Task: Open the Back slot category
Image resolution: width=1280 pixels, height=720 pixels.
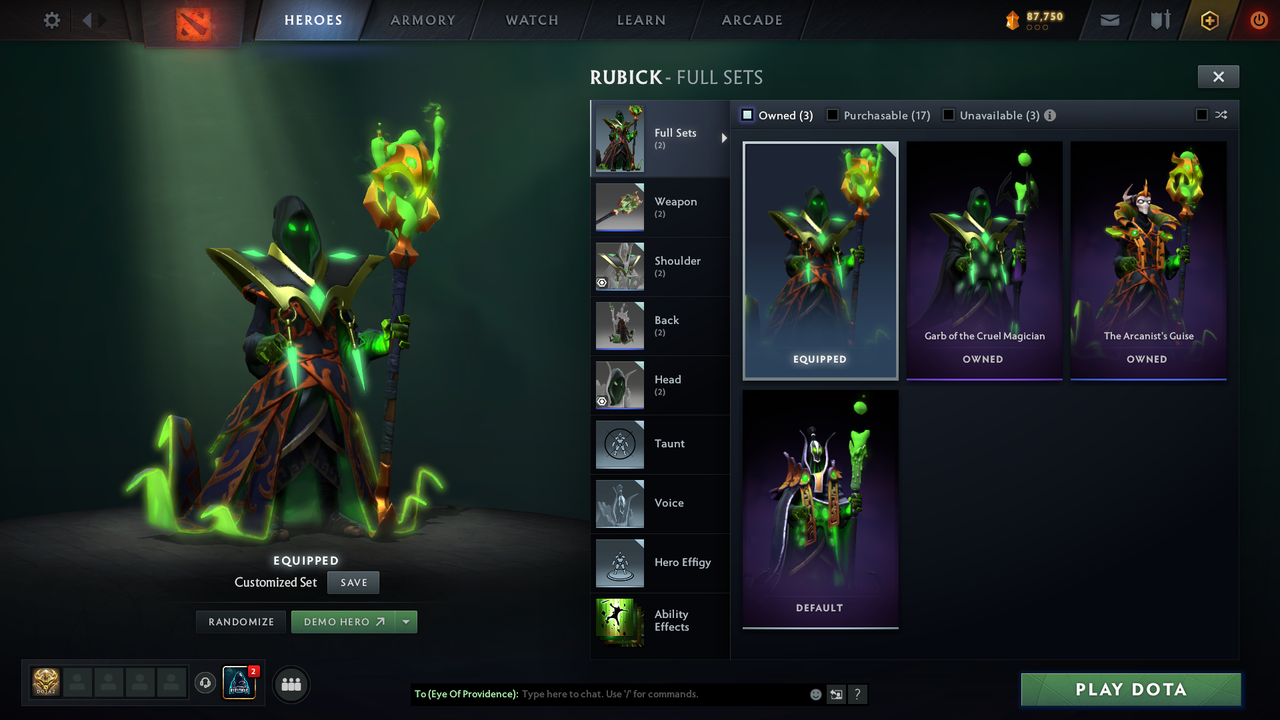Action: [x=660, y=326]
